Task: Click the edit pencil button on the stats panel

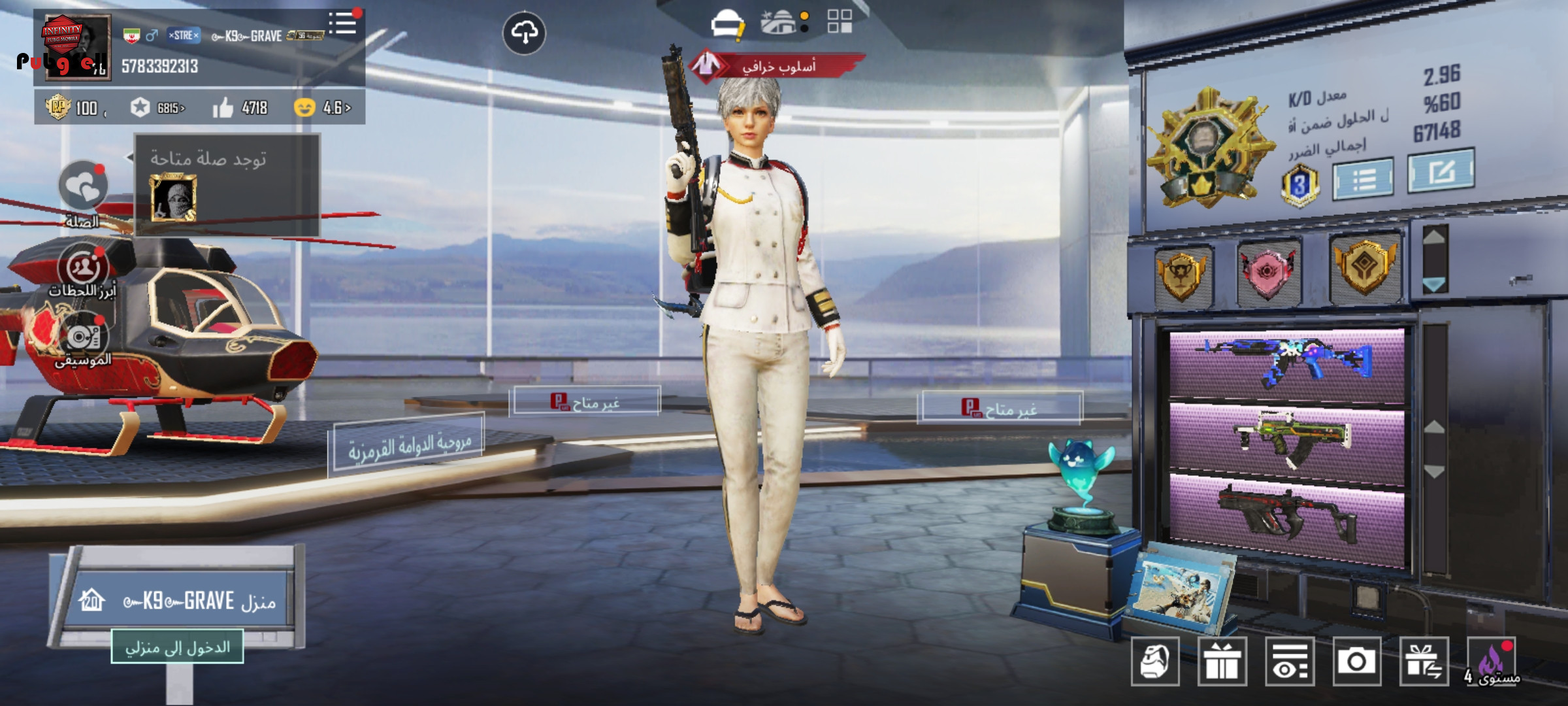Action: pyautogui.click(x=1441, y=171)
